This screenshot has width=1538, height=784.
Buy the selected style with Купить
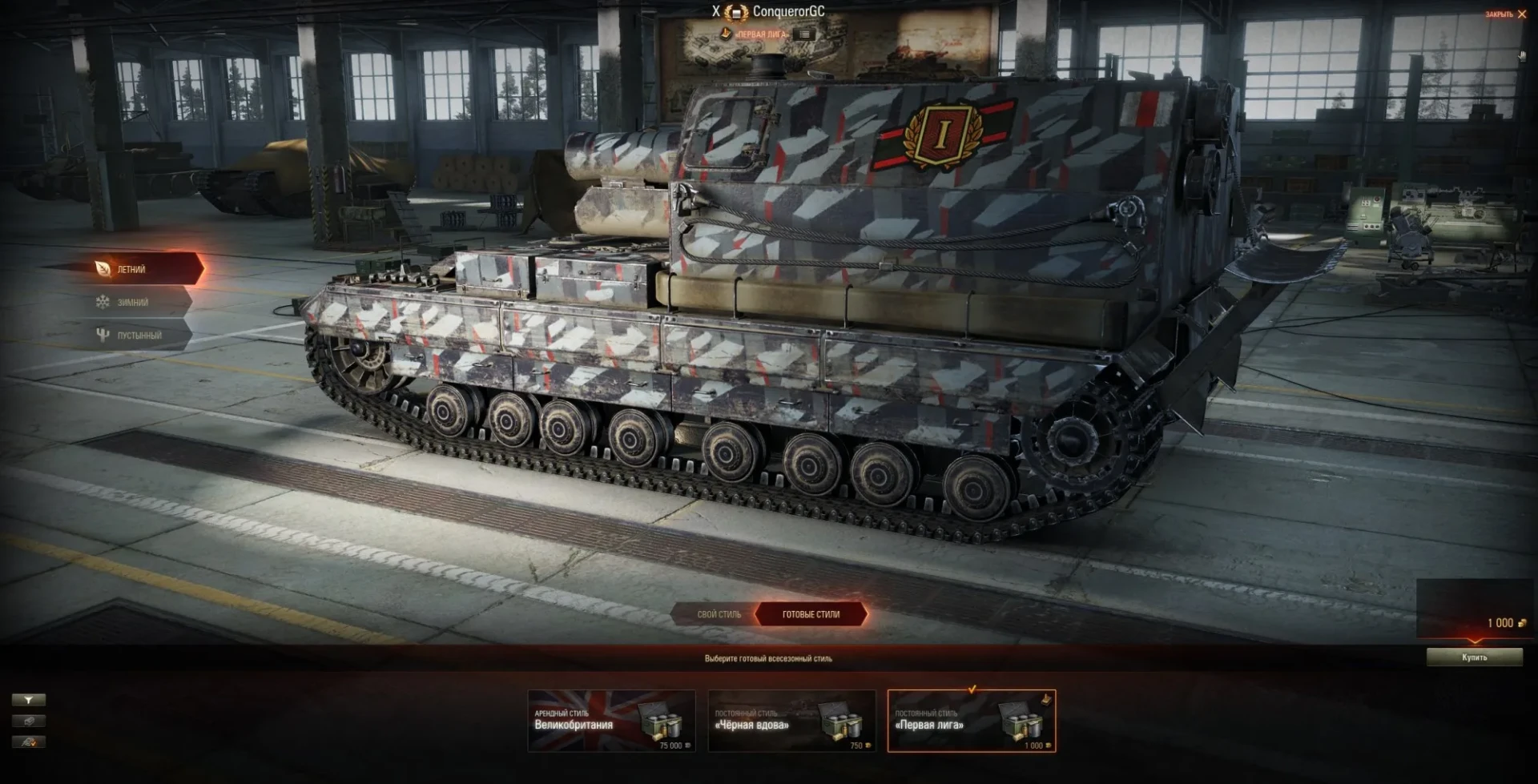point(1474,657)
